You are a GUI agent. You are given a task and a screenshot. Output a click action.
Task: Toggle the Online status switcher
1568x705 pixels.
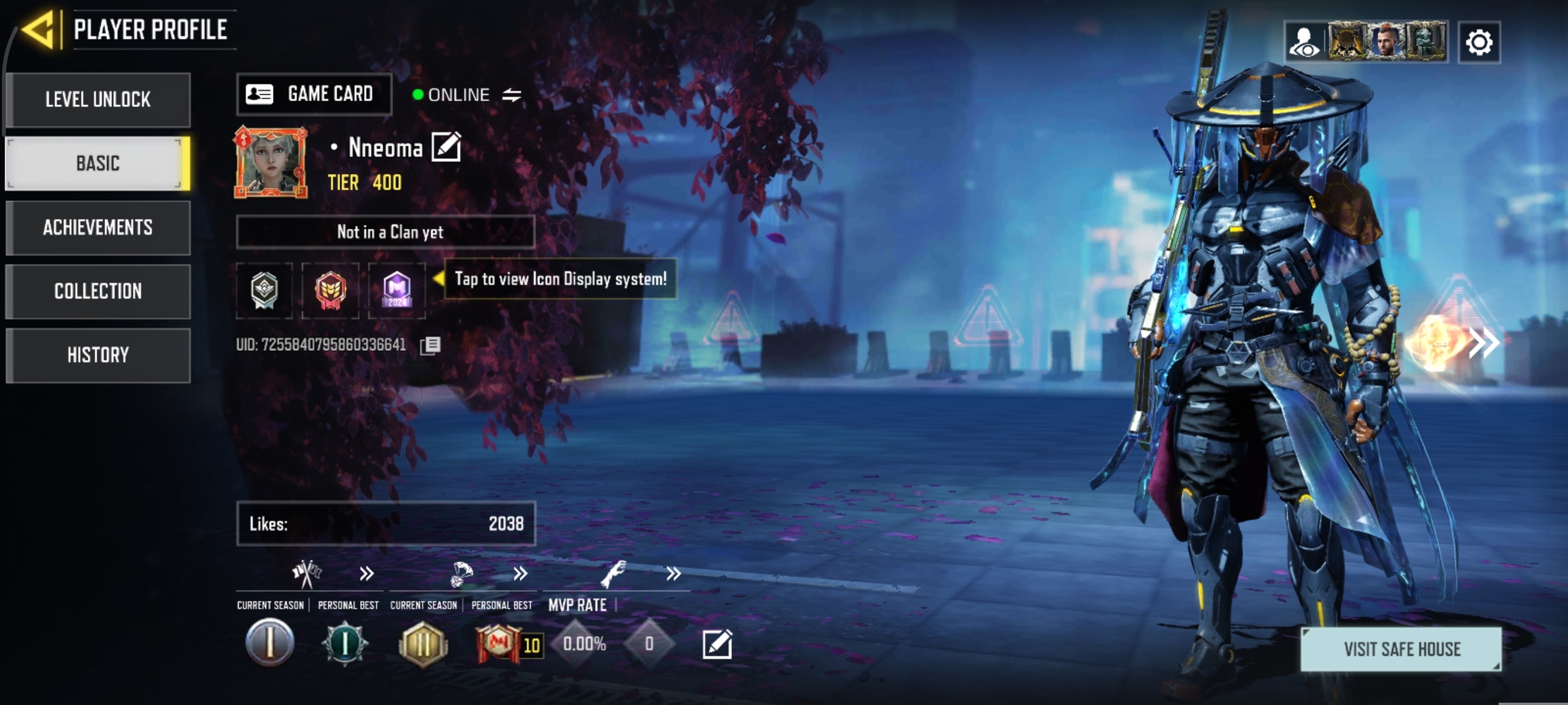pyautogui.click(x=512, y=94)
